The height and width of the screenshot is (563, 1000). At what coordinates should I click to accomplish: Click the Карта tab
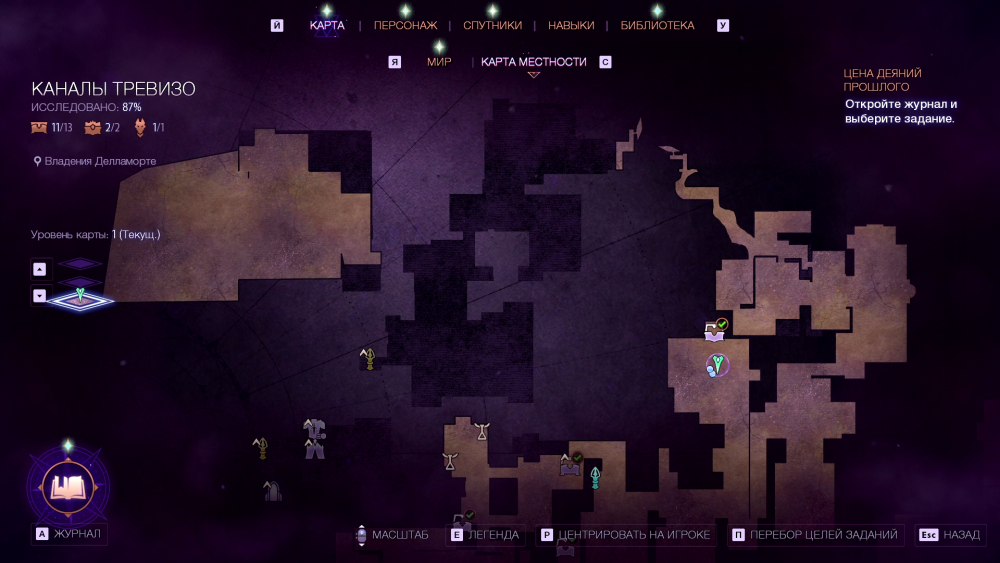[327, 26]
